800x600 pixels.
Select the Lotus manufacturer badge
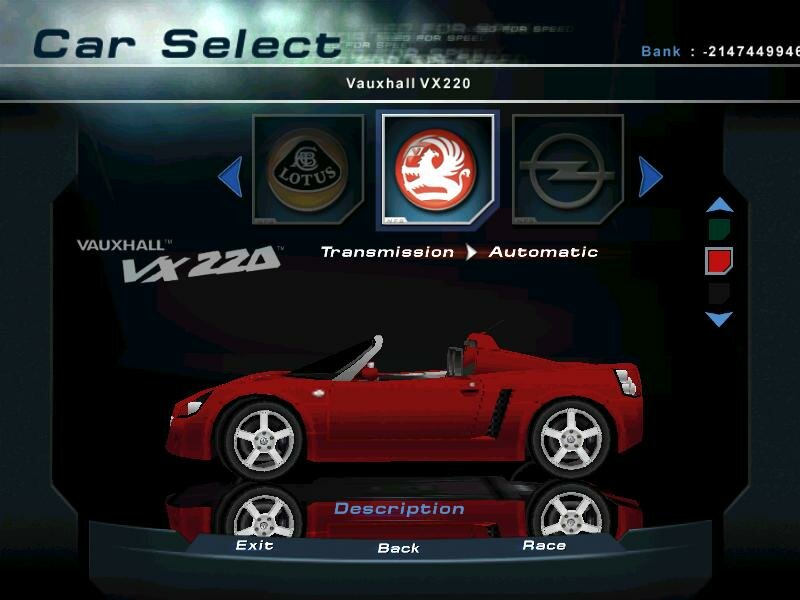tap(307, 170)
